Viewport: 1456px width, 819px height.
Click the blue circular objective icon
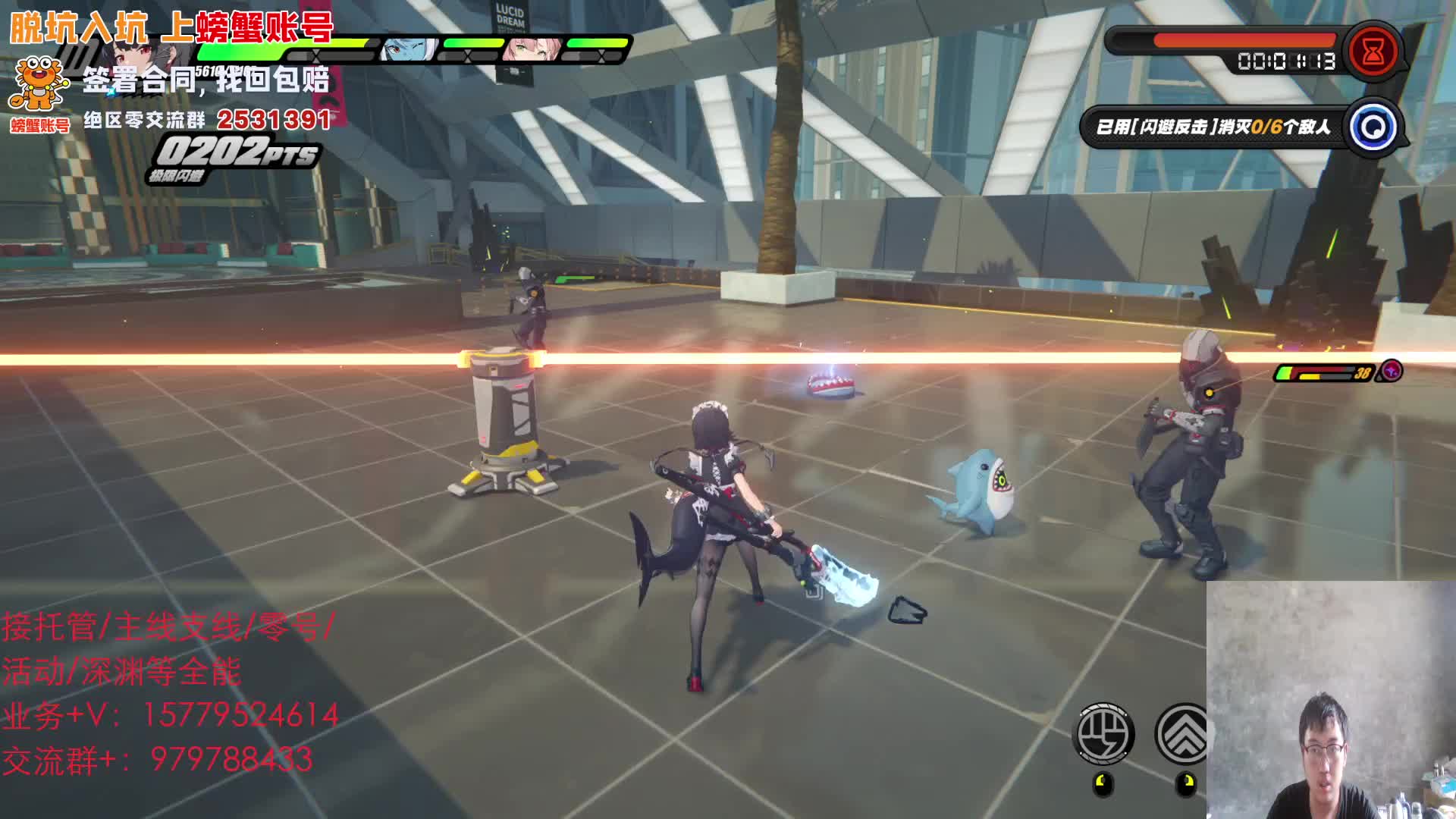point(1373,127)
